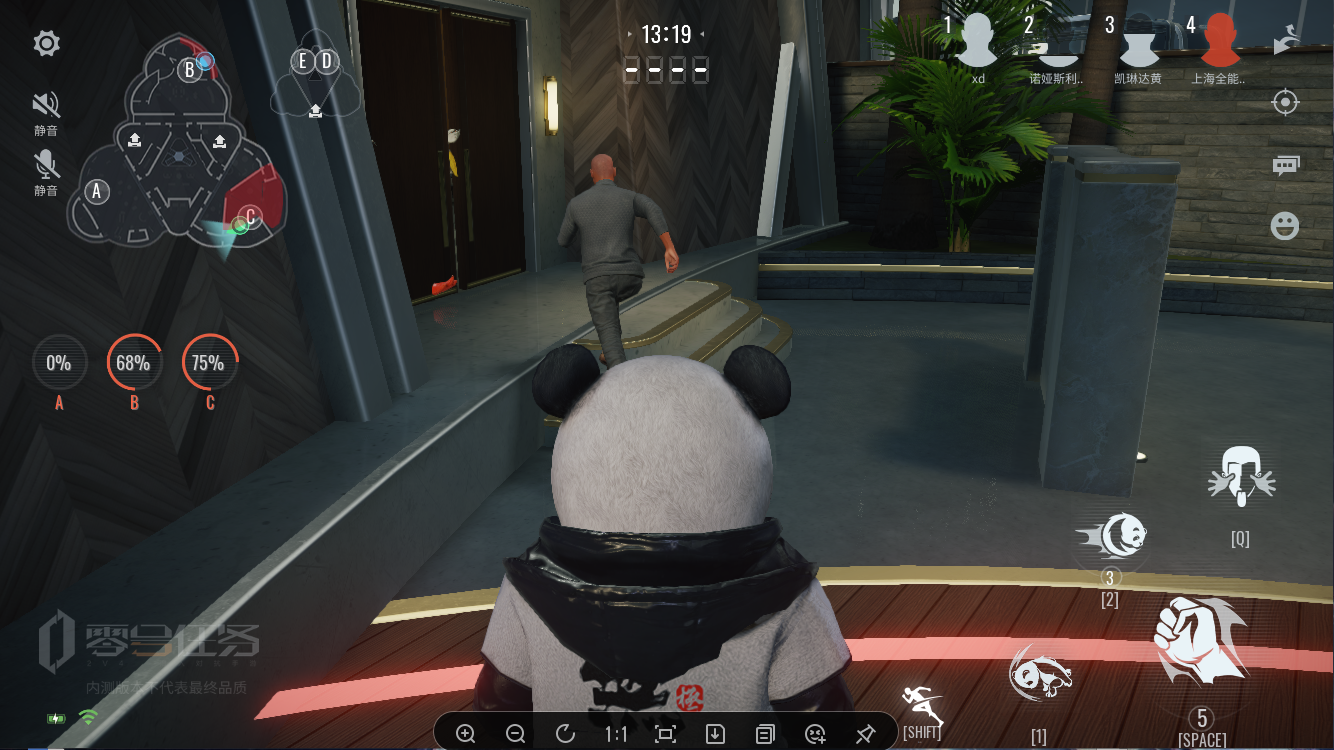The image size is (1334, 750).
Task: Click point A on the minimap
Action: coord(97,190)
